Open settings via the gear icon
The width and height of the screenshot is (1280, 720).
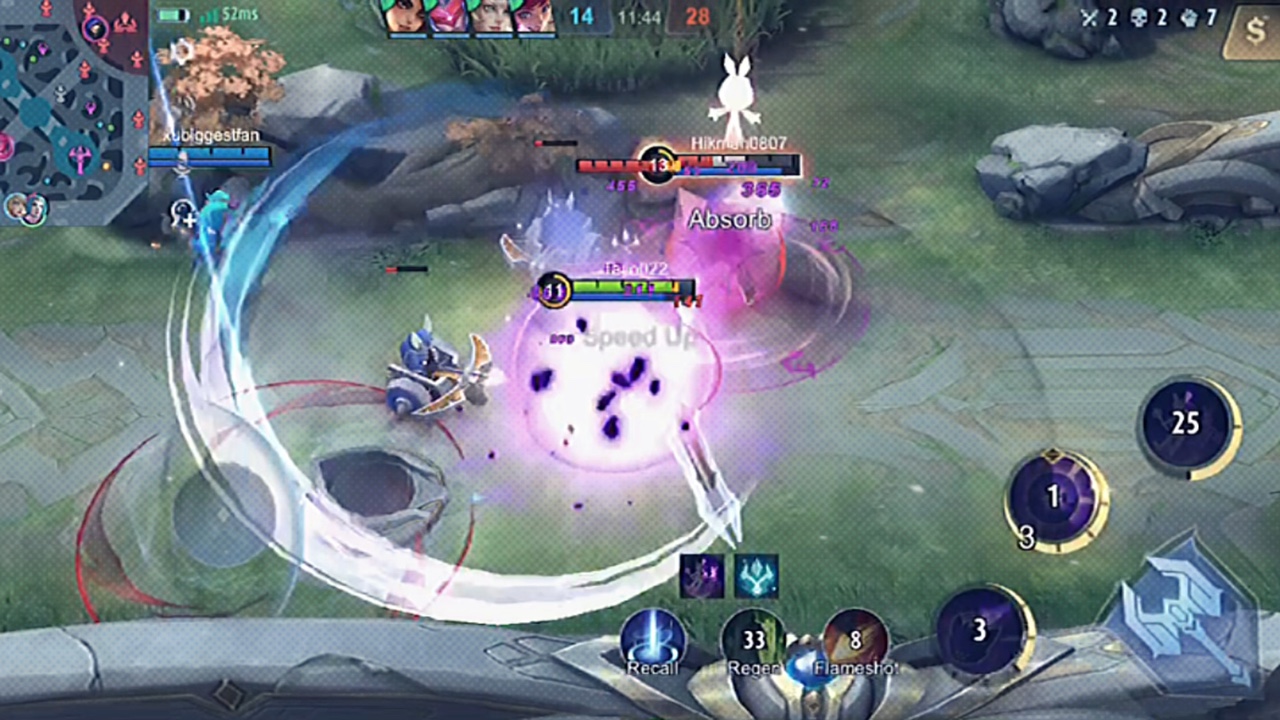pos(182,52)
